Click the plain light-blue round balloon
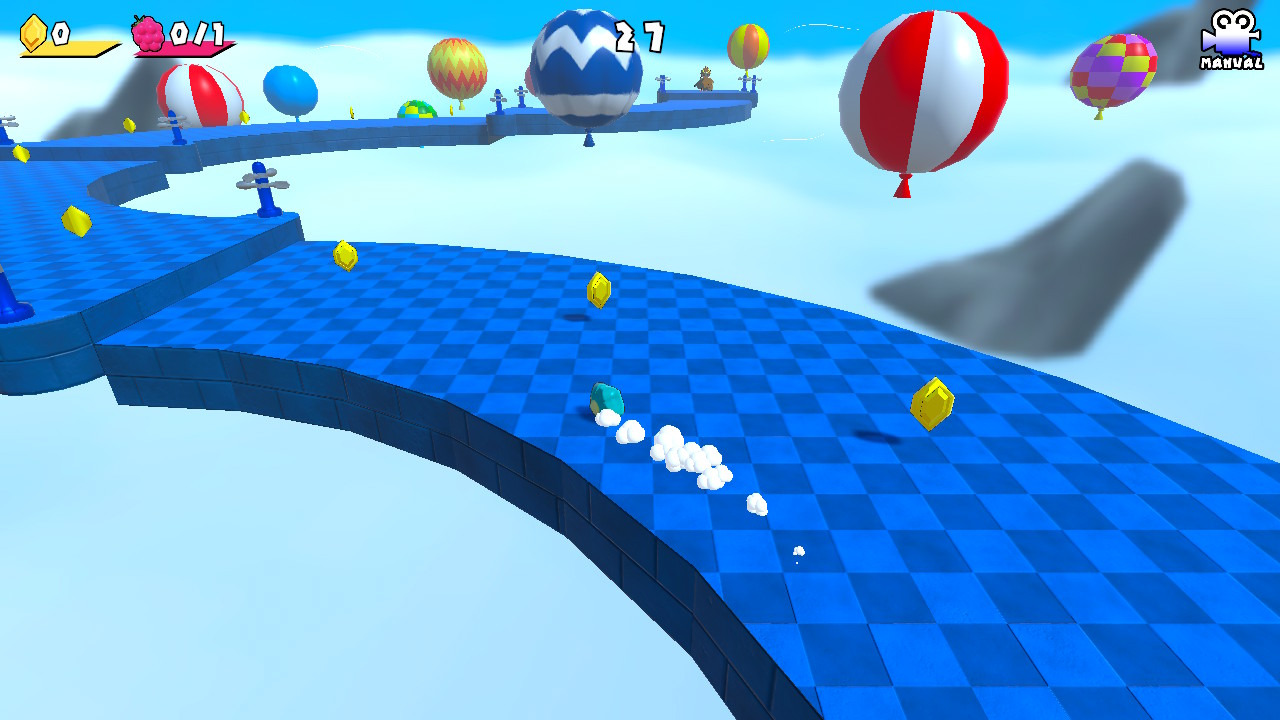The width and height of the screenshot is (1280, 720). [x=288, y=88]
